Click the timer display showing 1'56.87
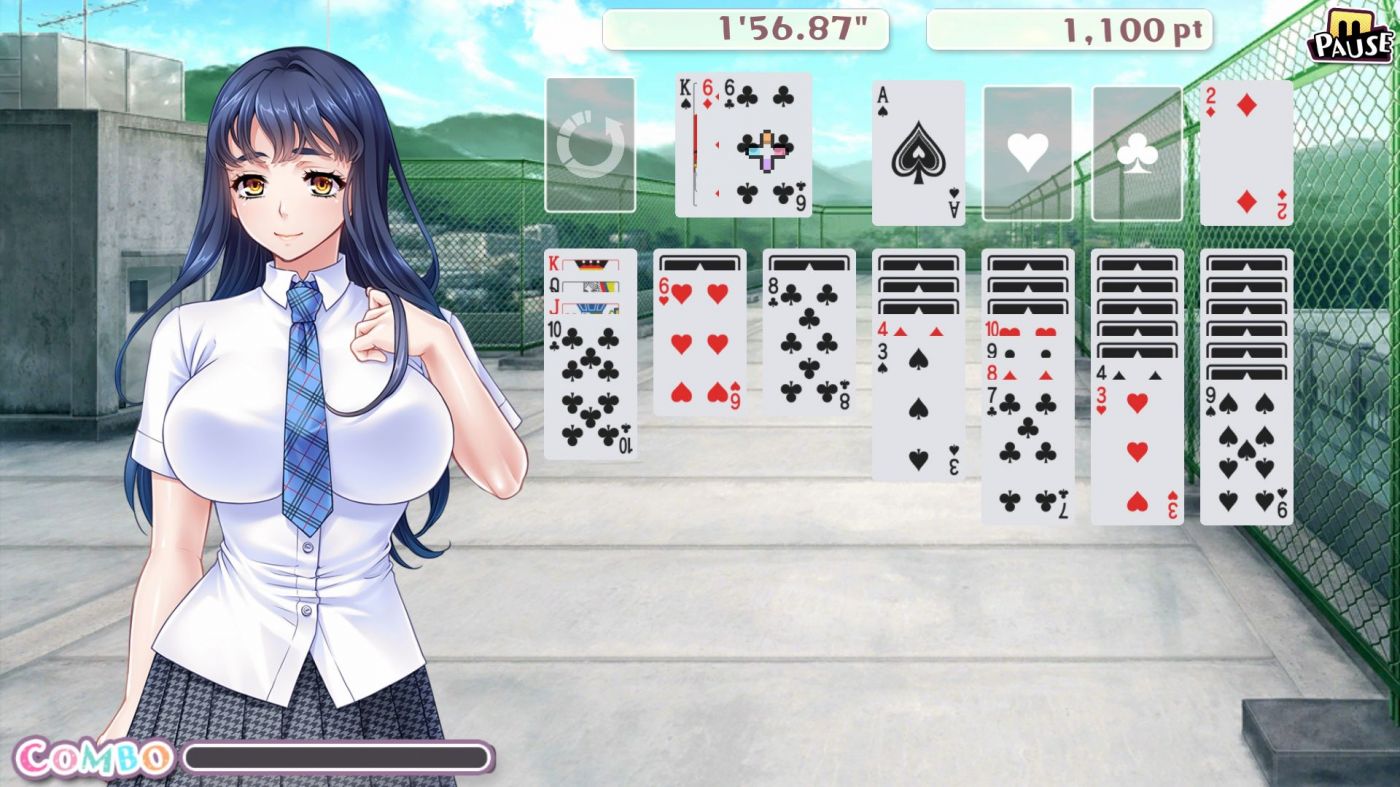Screen dimensions: 1400x787 (x=746, y=29)
